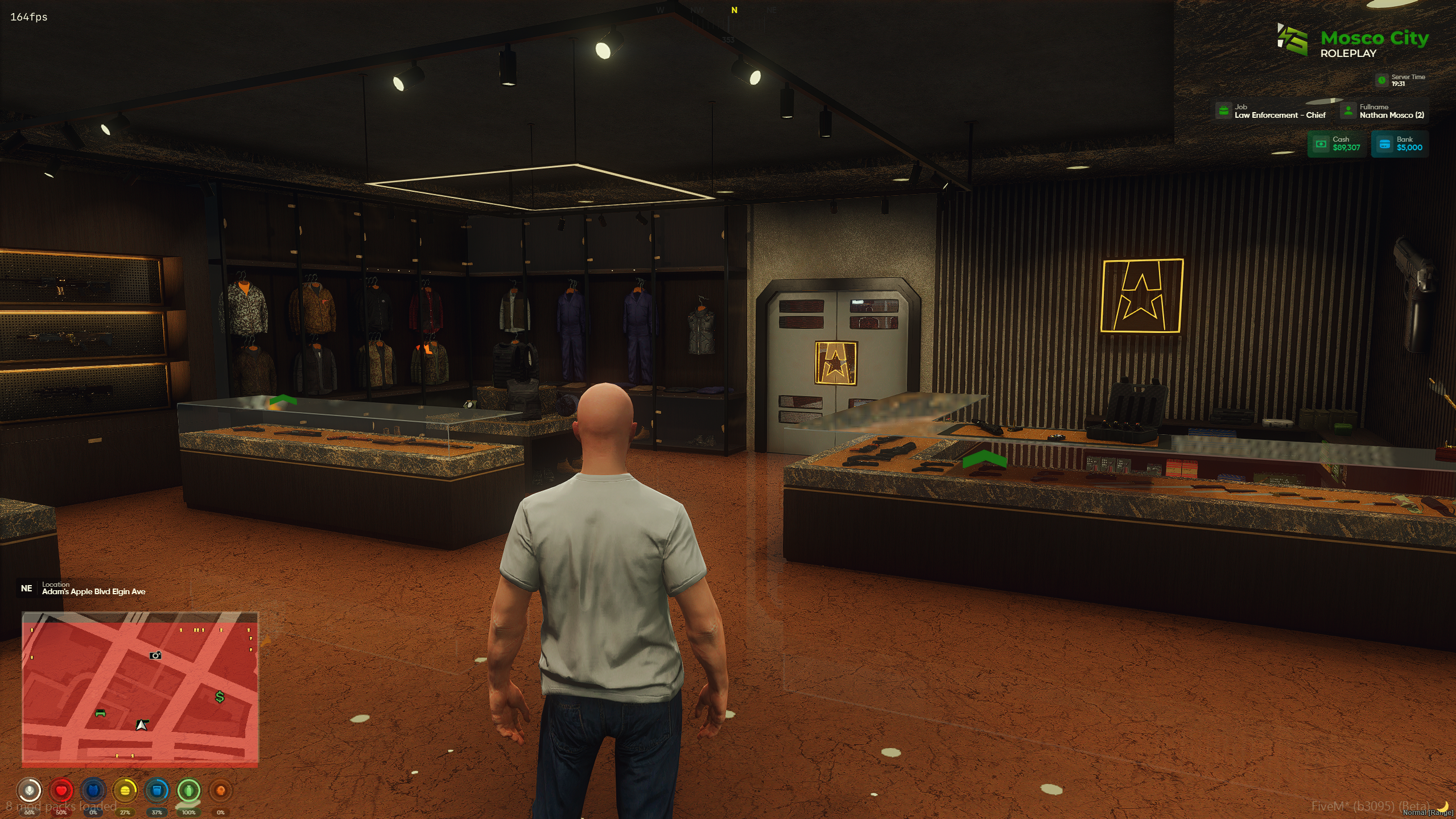
Task: Click the red heart health icon
Action: point(61,790)
